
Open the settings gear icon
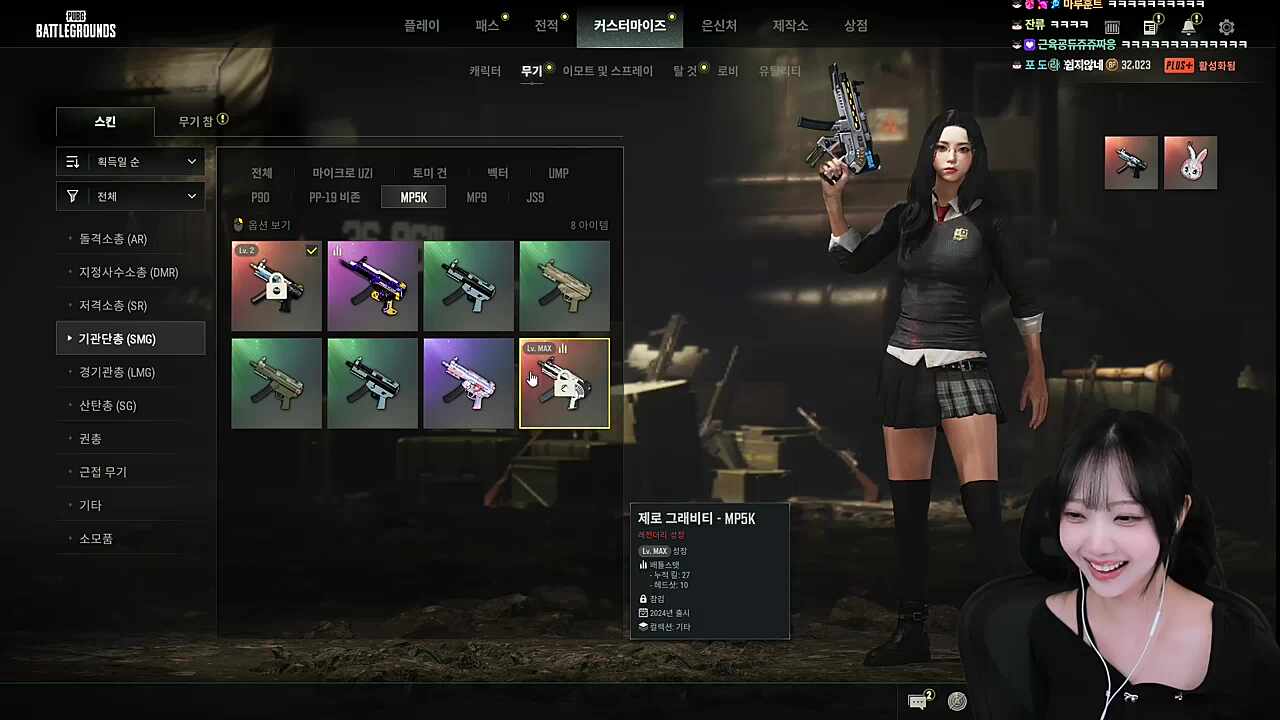point(1227,28)
